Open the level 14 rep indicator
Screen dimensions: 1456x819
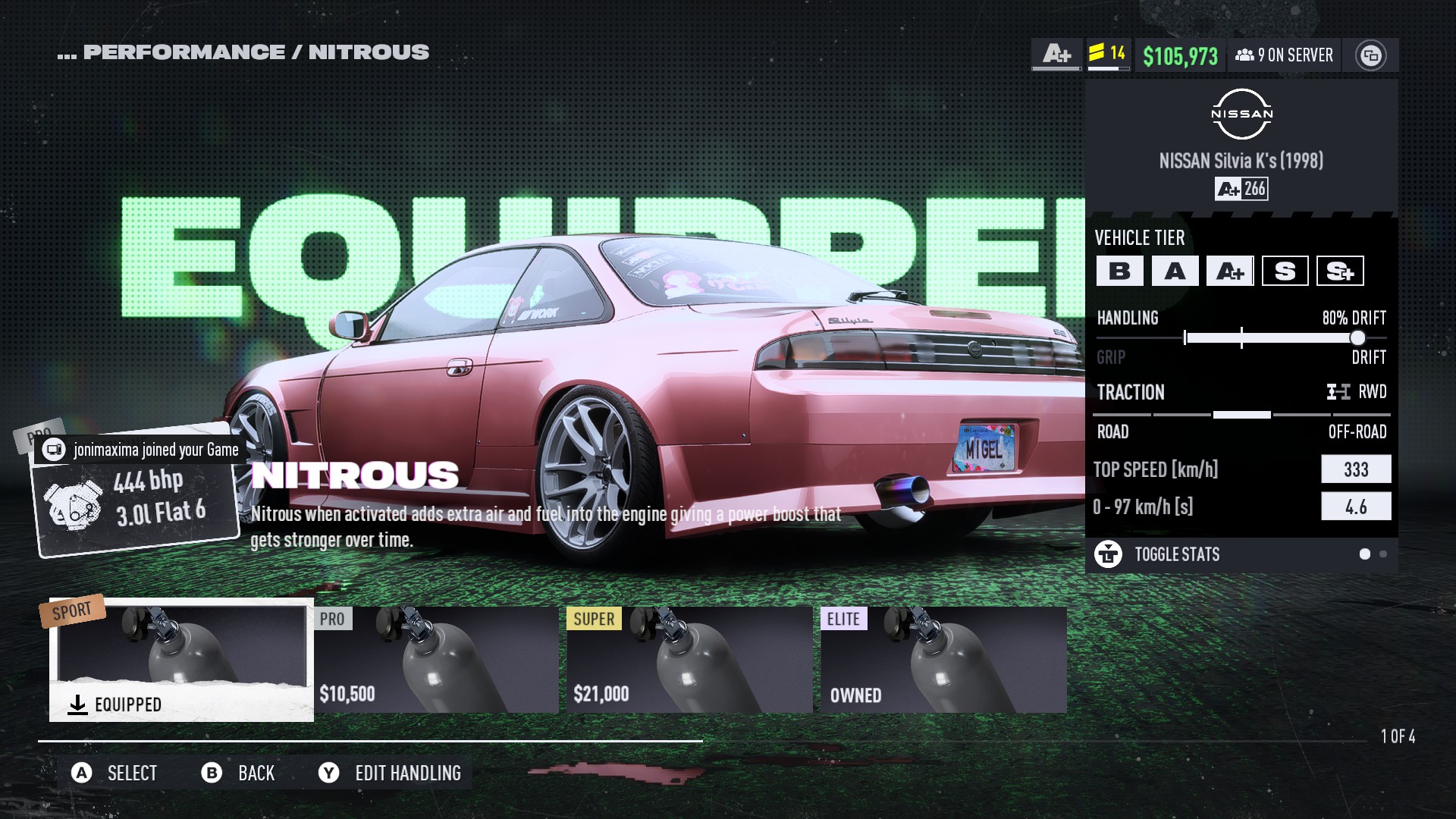point(1108,53)
